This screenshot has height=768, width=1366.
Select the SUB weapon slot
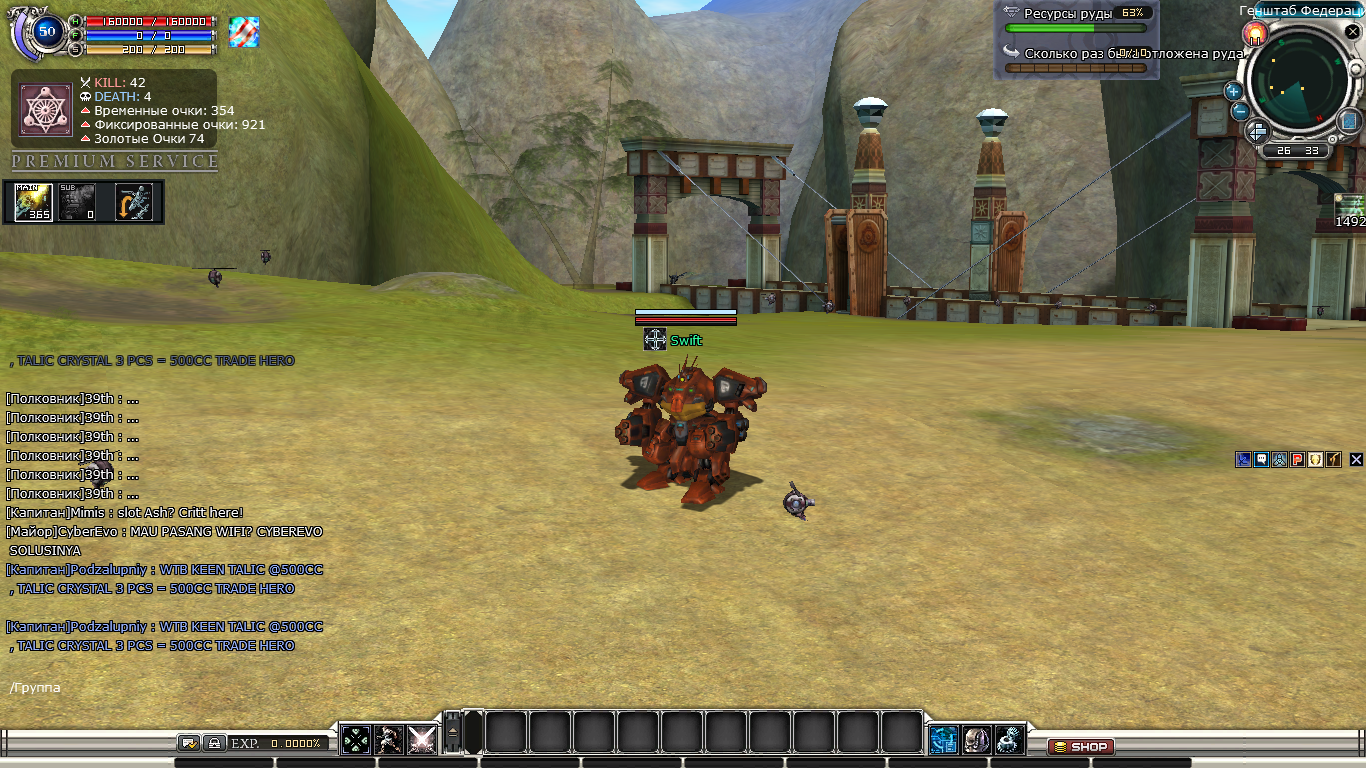click(77, 202)
